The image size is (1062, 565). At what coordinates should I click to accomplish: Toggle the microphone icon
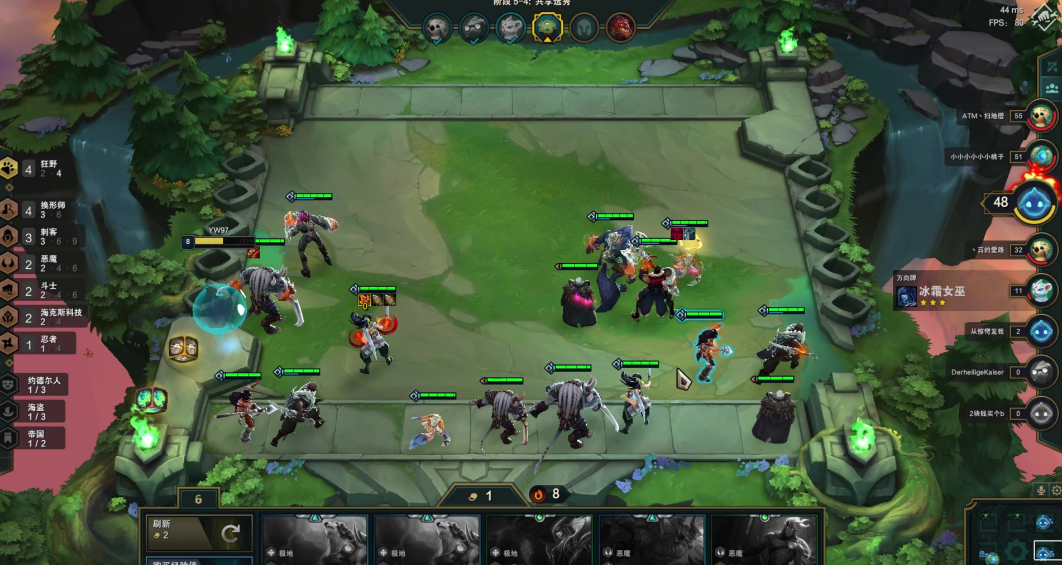[1041, 490]
